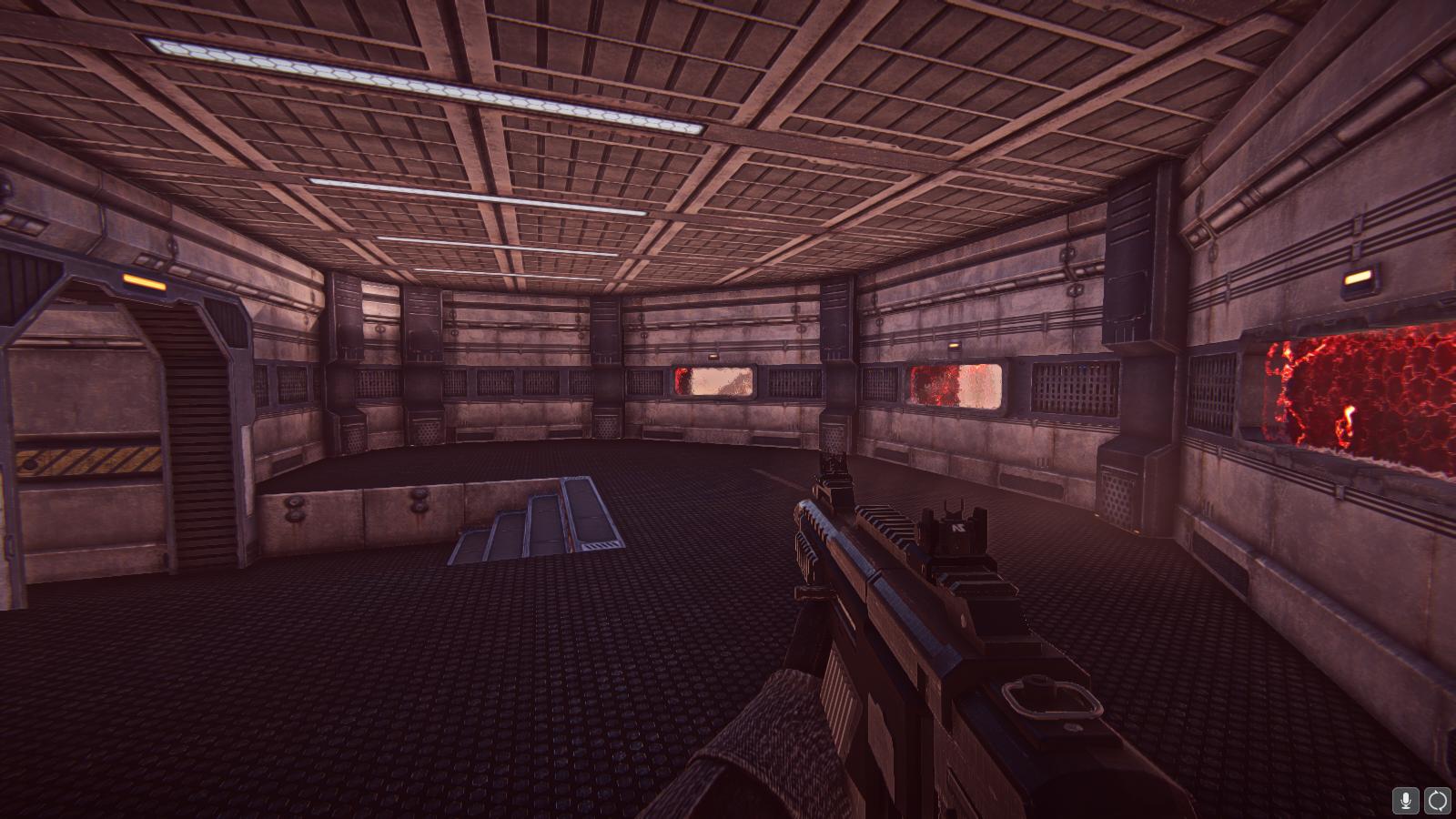This screenshot has width=1456, height=819.
Task: Toggle the microphone voice chat icon
Action: tap(1406, 800)
